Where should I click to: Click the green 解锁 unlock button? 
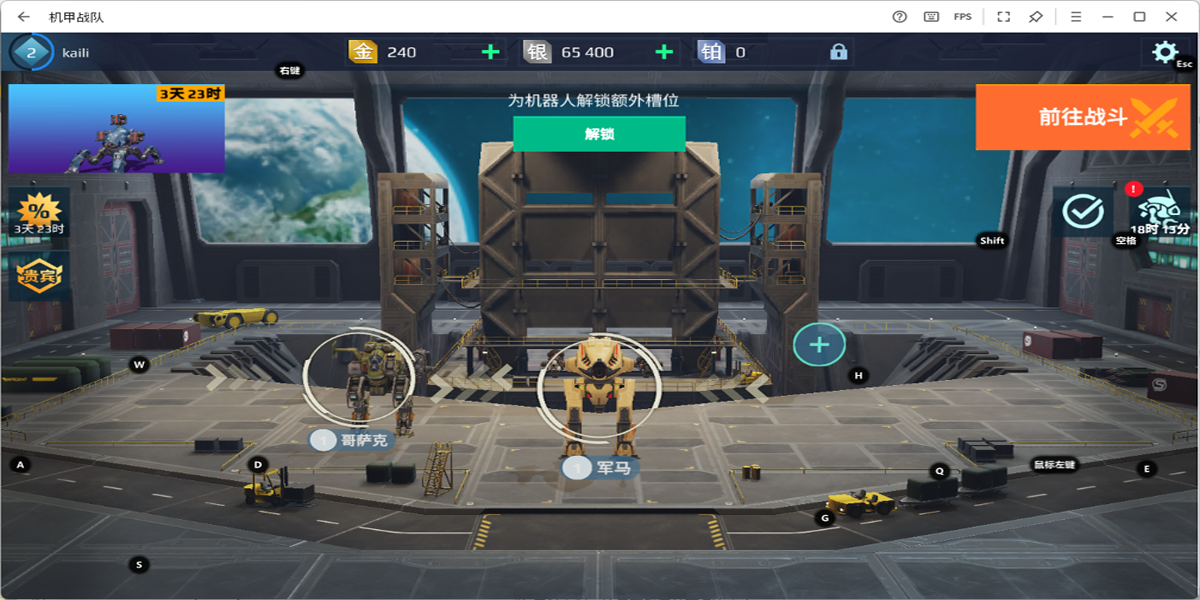[x=599, y=134]
